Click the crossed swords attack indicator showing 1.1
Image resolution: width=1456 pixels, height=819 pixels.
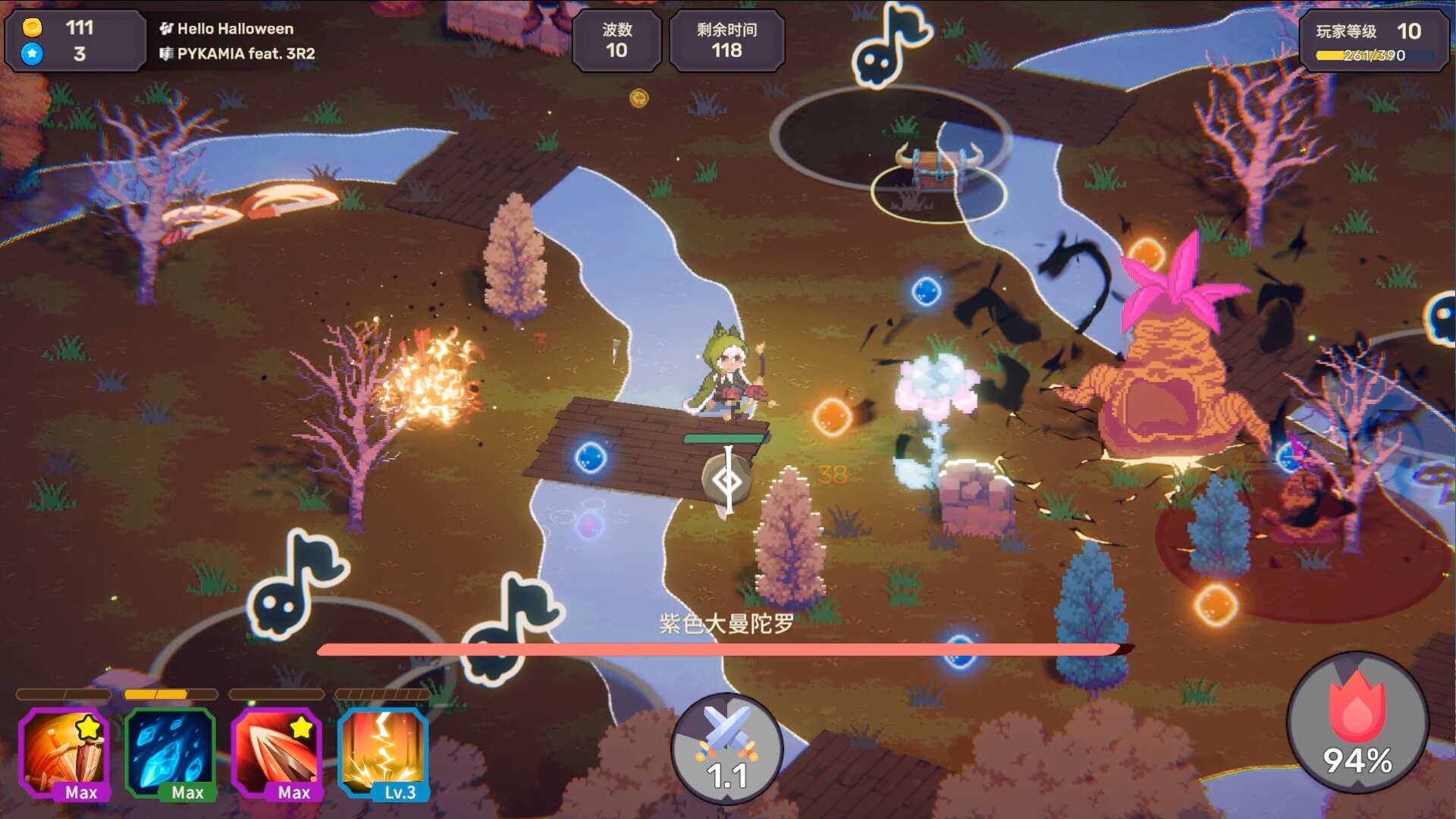(728, 747)
